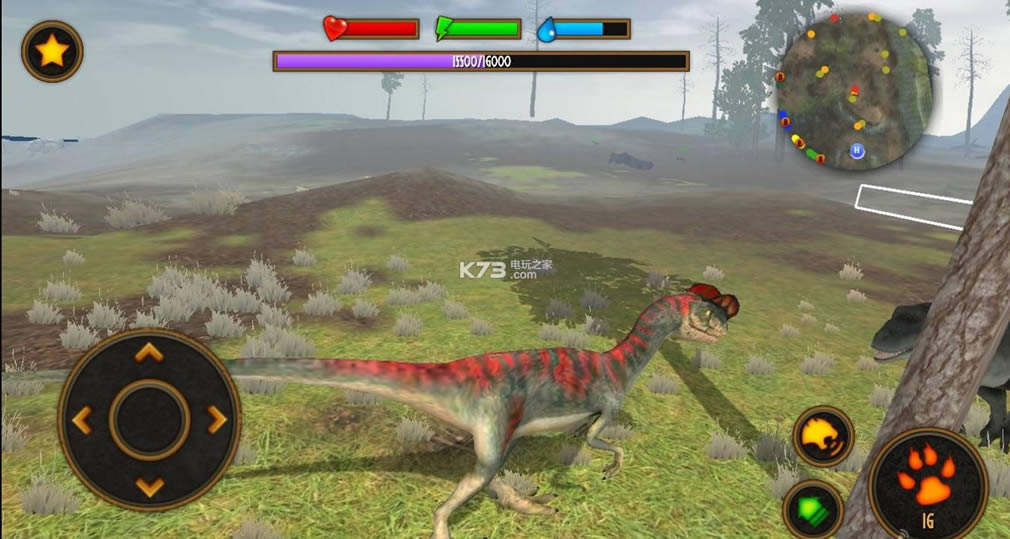The height and width of the screenshot is (539, 1010).
Task: Activate the roar head ability icon
Action: [x=823, y=436]
